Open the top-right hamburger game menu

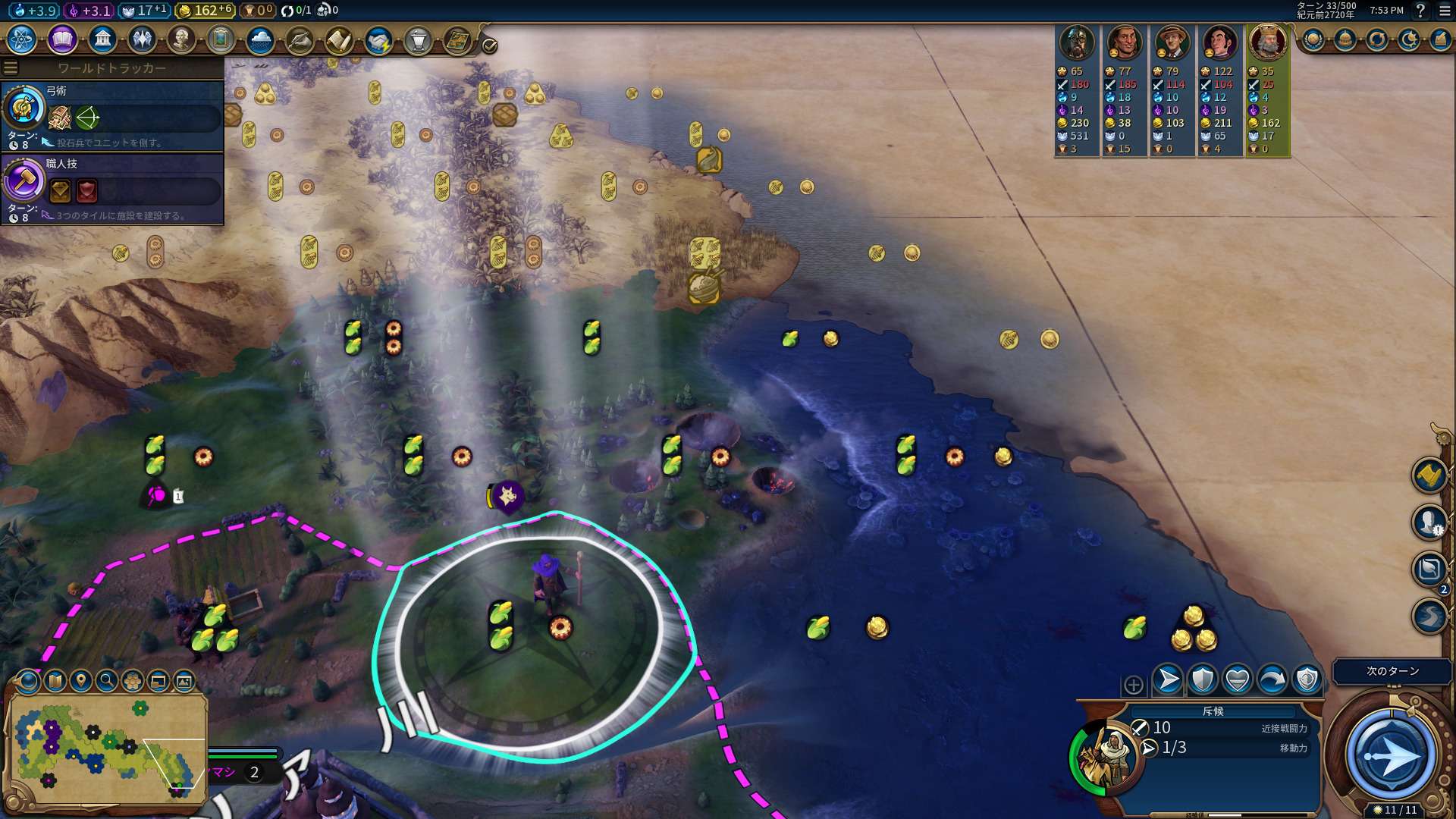coord(1445,11)
